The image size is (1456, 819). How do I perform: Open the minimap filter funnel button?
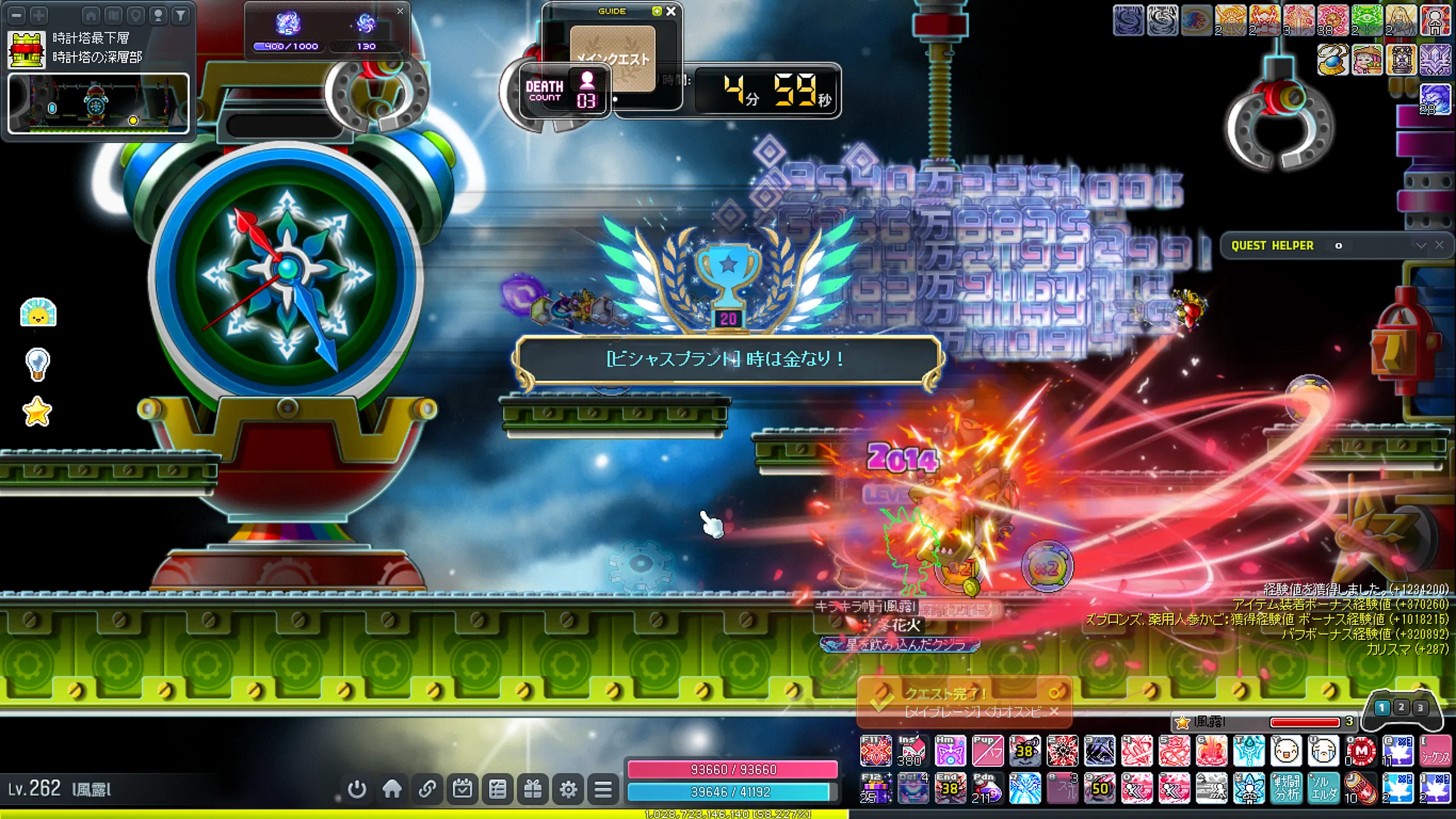[x=181, y=15]
